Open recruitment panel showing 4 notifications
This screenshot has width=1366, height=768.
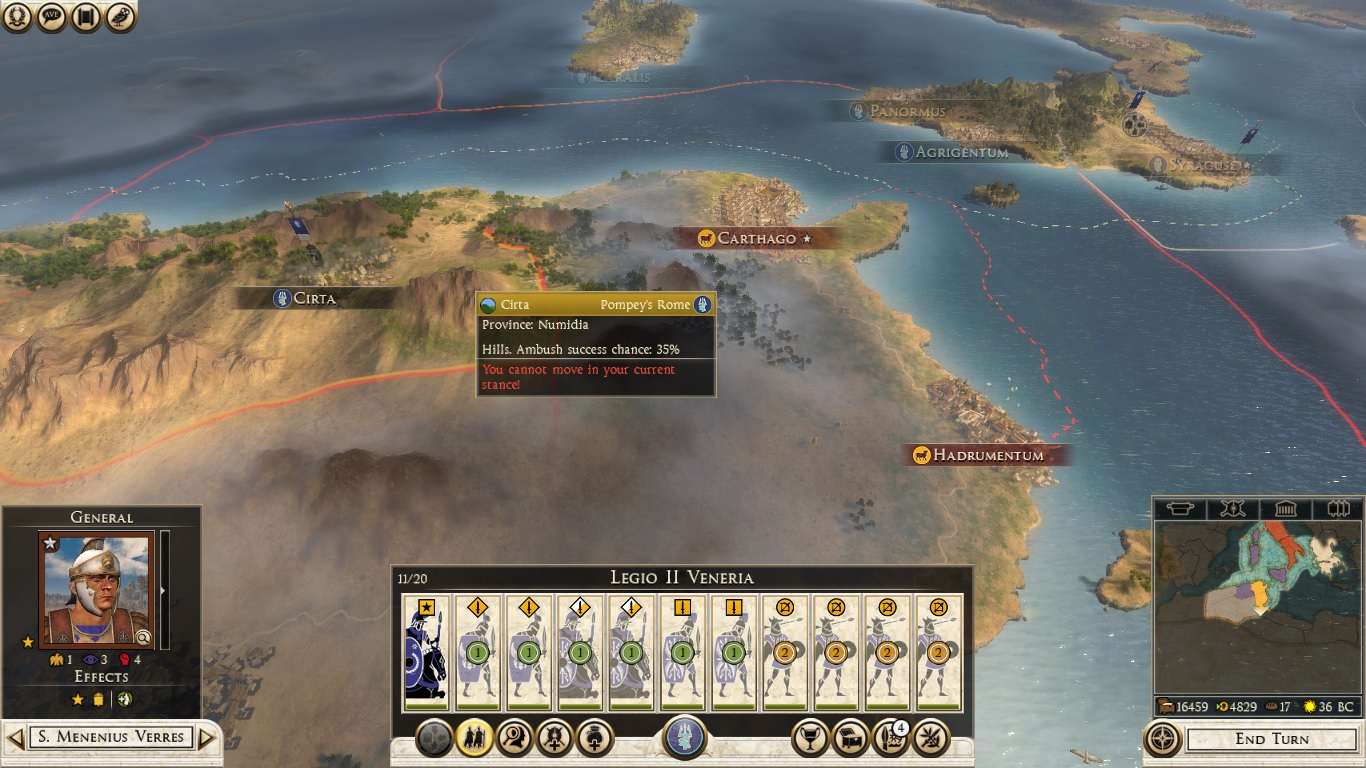coord(888,738)
